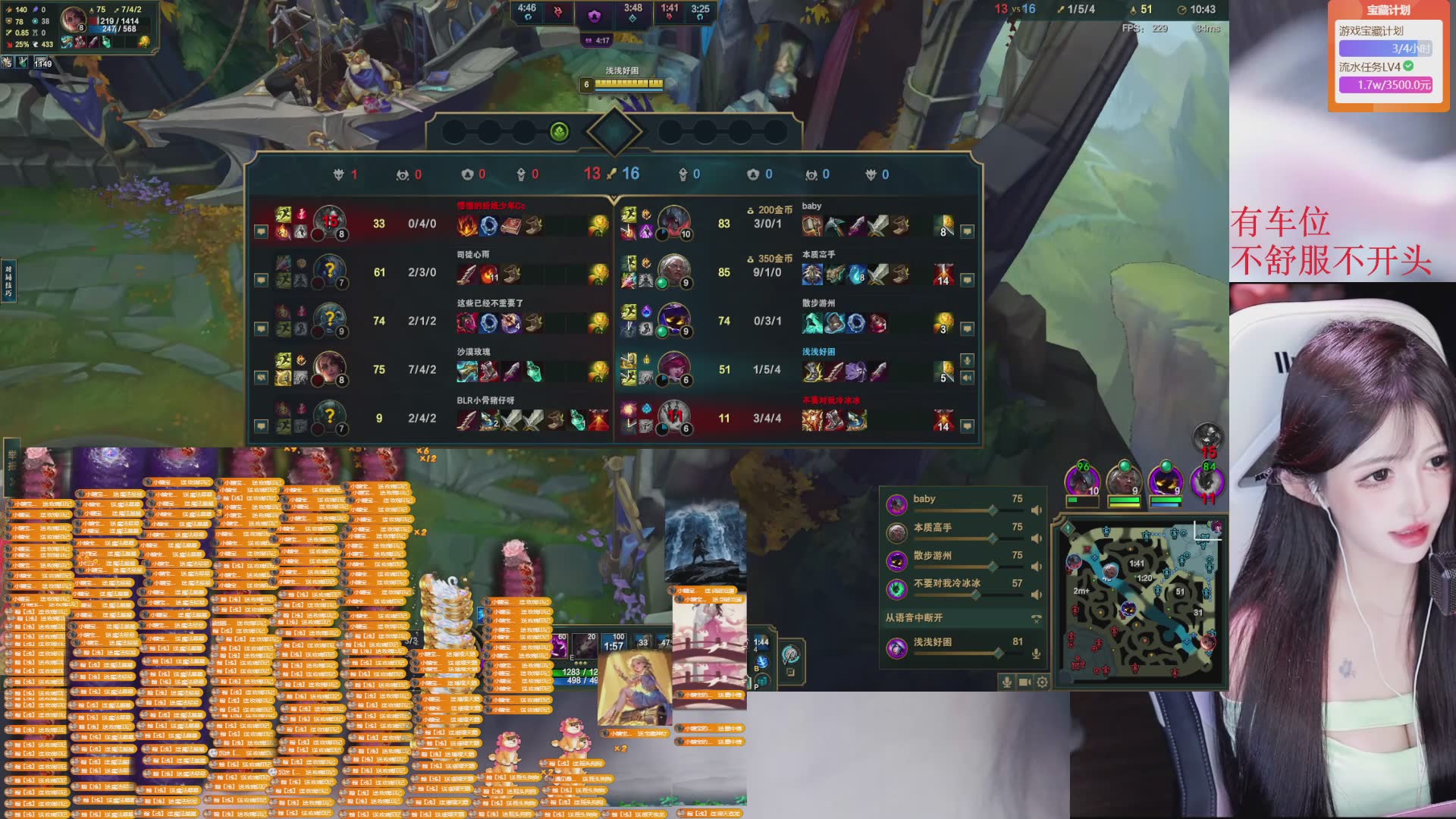This screenshot has width=1456, height=819.
Task: Toggle mute on BLR小骨猪仔呀 chat
Action: [x=261, y=425]
